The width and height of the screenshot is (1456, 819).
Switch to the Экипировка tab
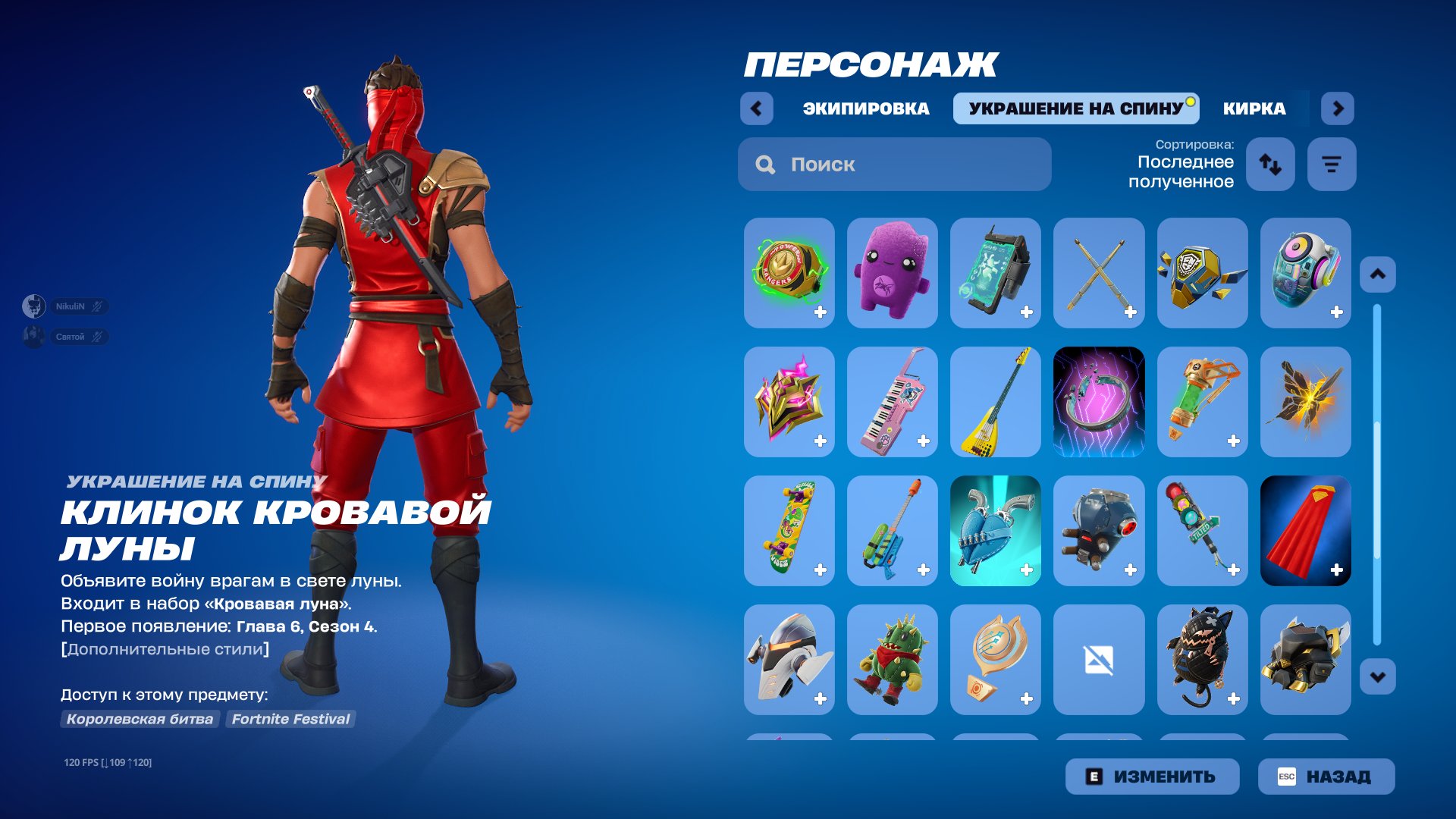[865, 108]
